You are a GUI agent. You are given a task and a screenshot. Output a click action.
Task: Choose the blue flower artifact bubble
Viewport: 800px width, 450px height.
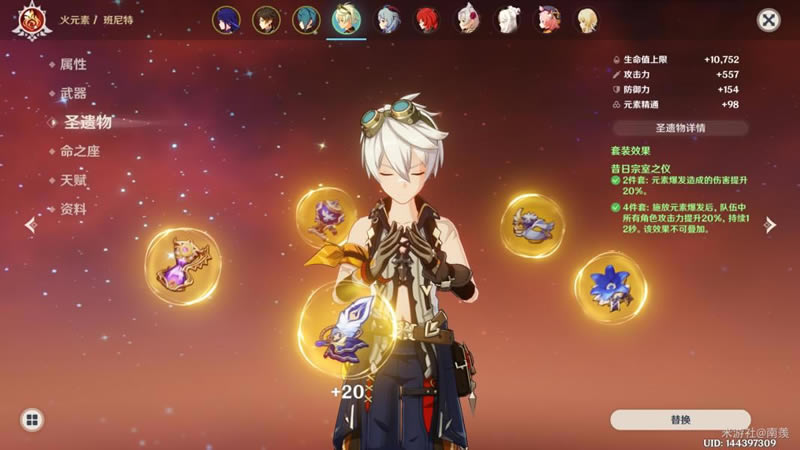pyautogui.click(x=610, y=286)
